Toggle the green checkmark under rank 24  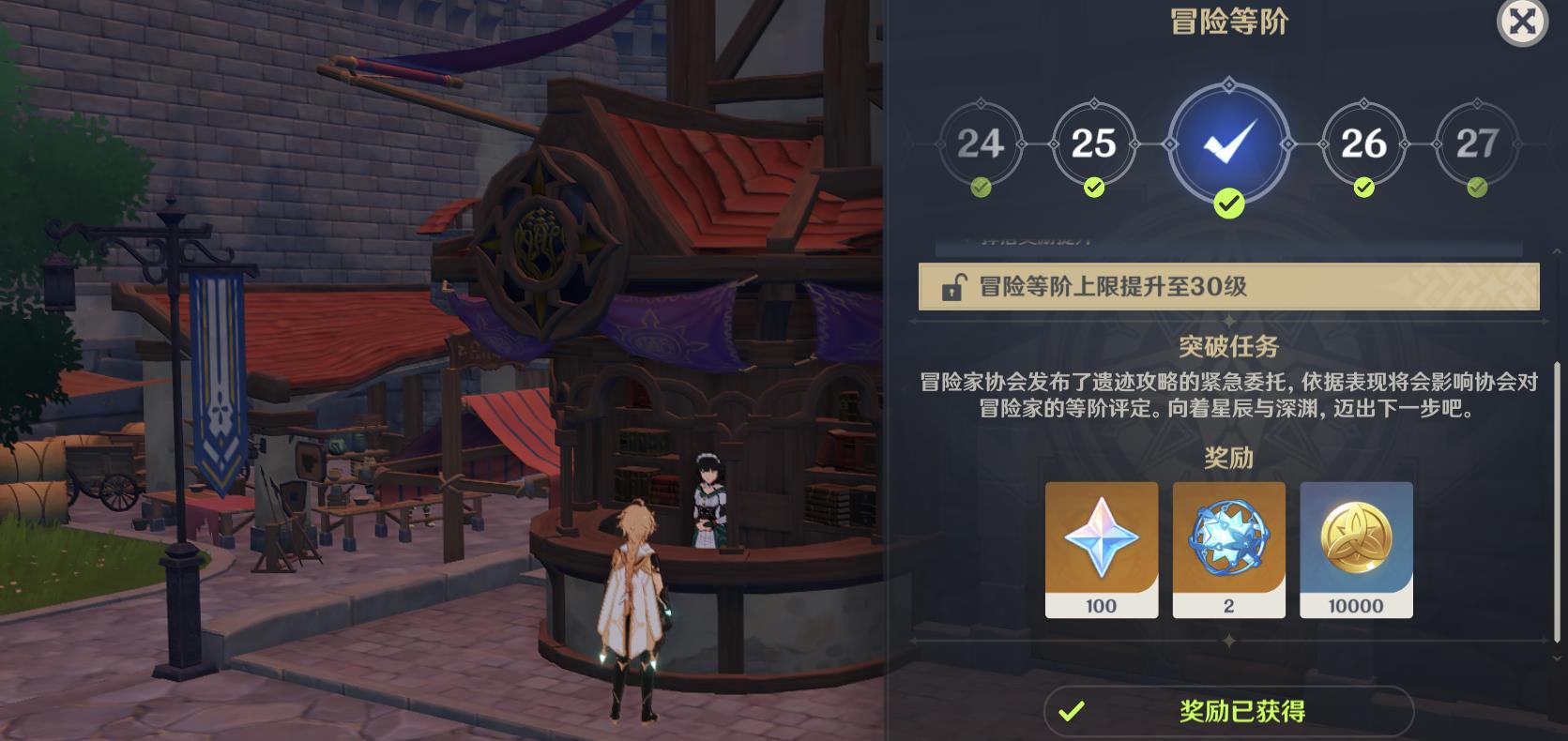982,186
